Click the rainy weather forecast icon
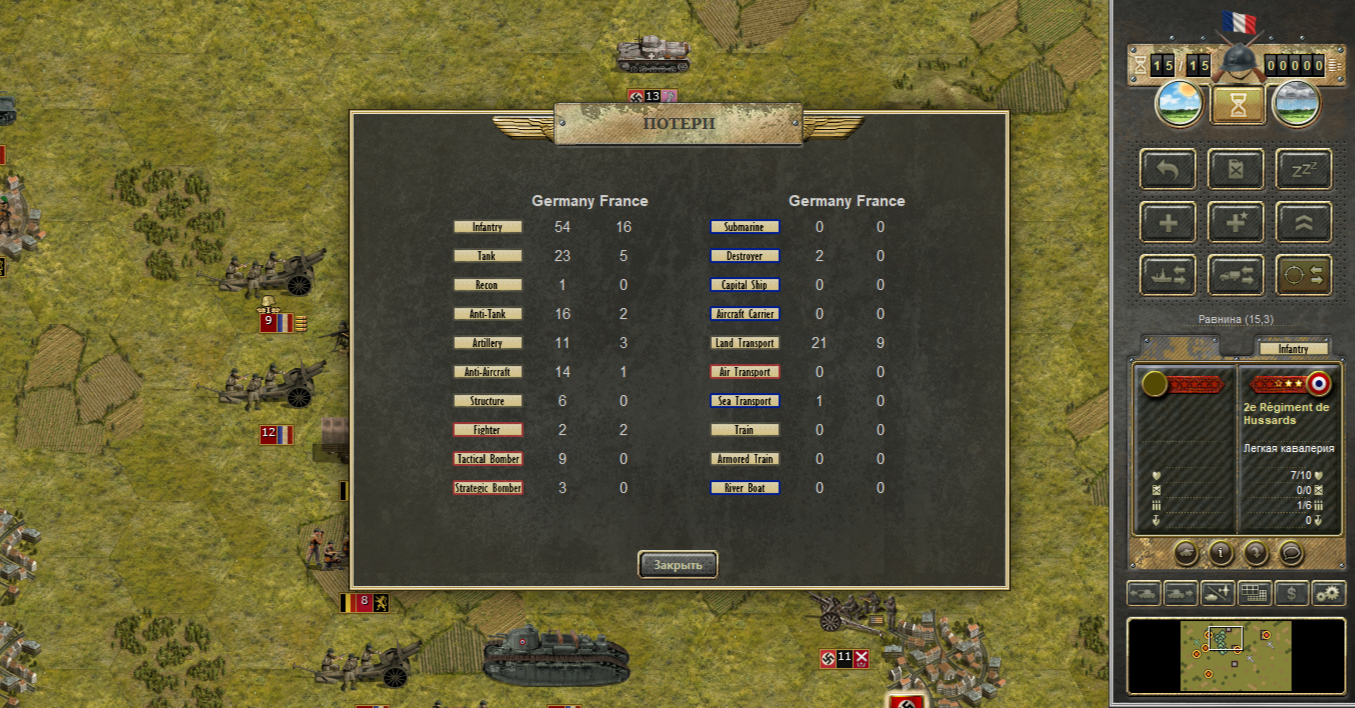This screenshot has height=708, width=1355. [x=1296, y=104]
